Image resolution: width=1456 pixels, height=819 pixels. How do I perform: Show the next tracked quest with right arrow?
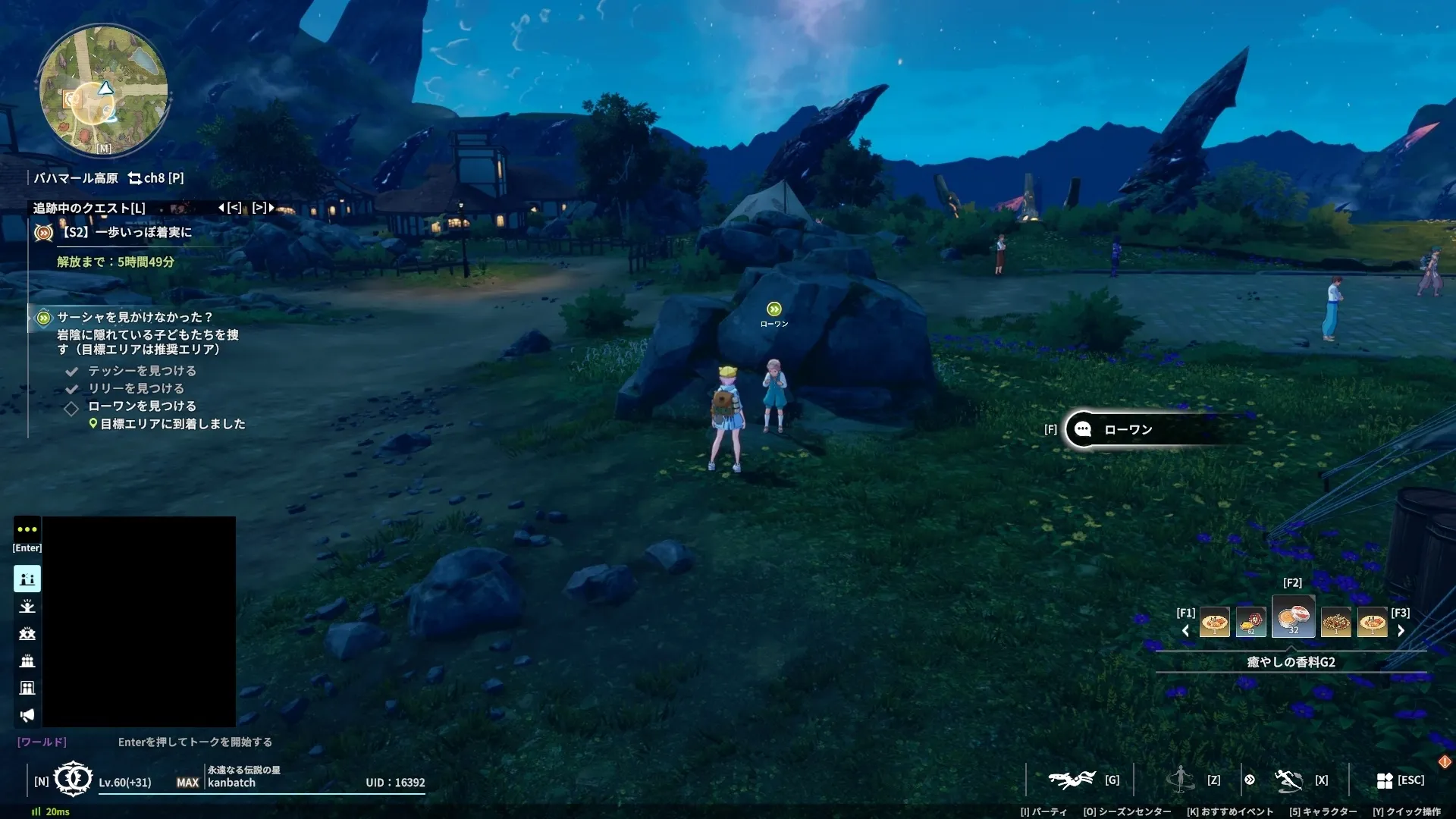click(271, 207)
